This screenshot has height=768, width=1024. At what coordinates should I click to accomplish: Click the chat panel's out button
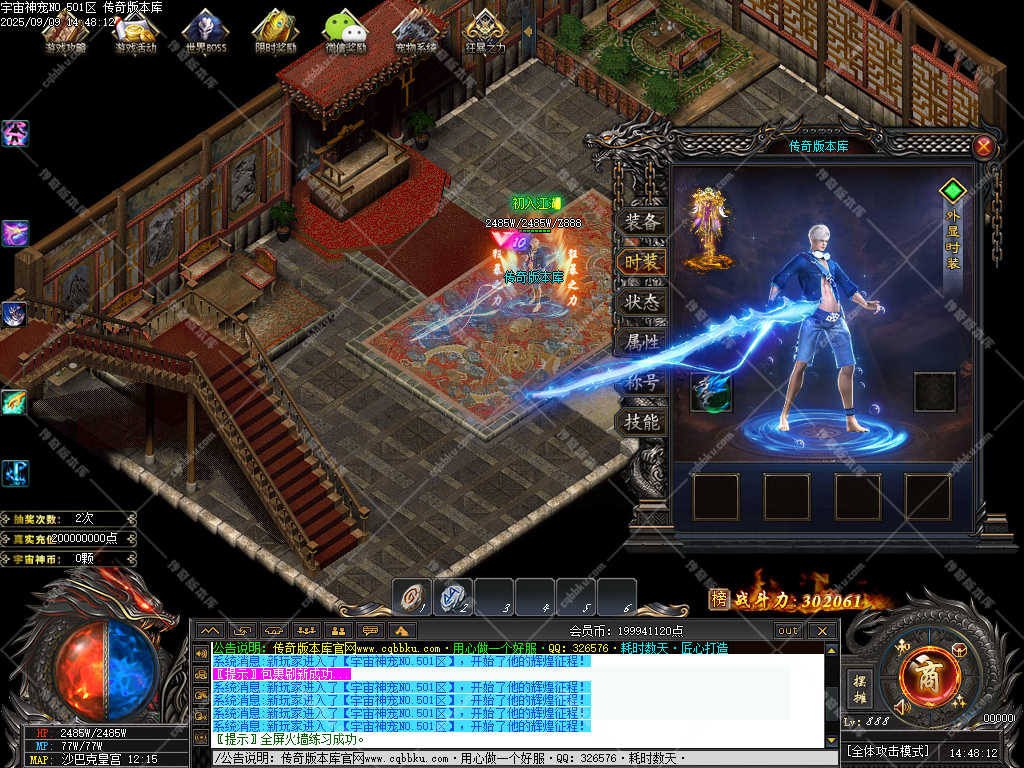(788, 630)
